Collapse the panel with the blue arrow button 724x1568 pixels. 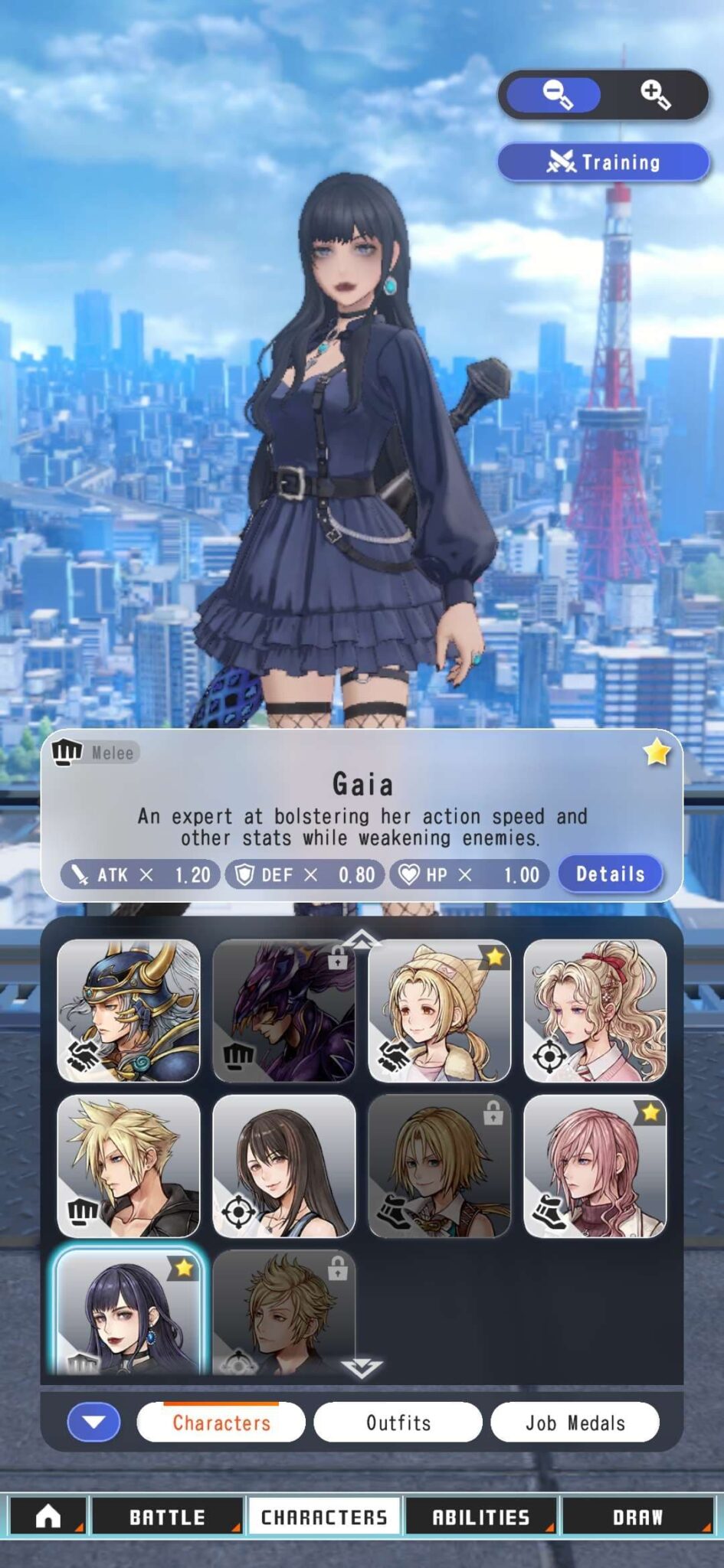coord(93,1423)
